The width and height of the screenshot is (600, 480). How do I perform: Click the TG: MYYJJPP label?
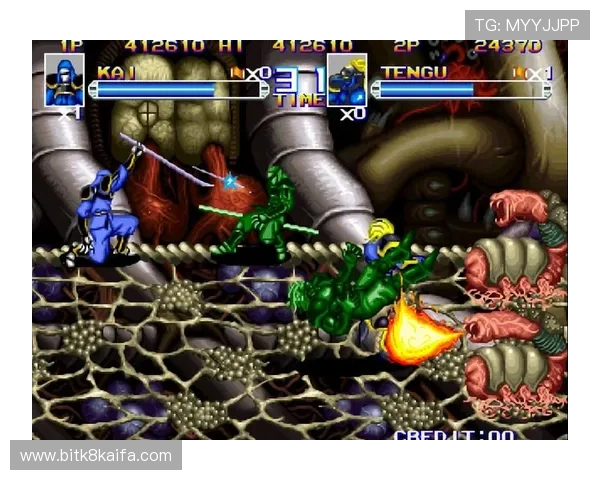tap(527, 24)
